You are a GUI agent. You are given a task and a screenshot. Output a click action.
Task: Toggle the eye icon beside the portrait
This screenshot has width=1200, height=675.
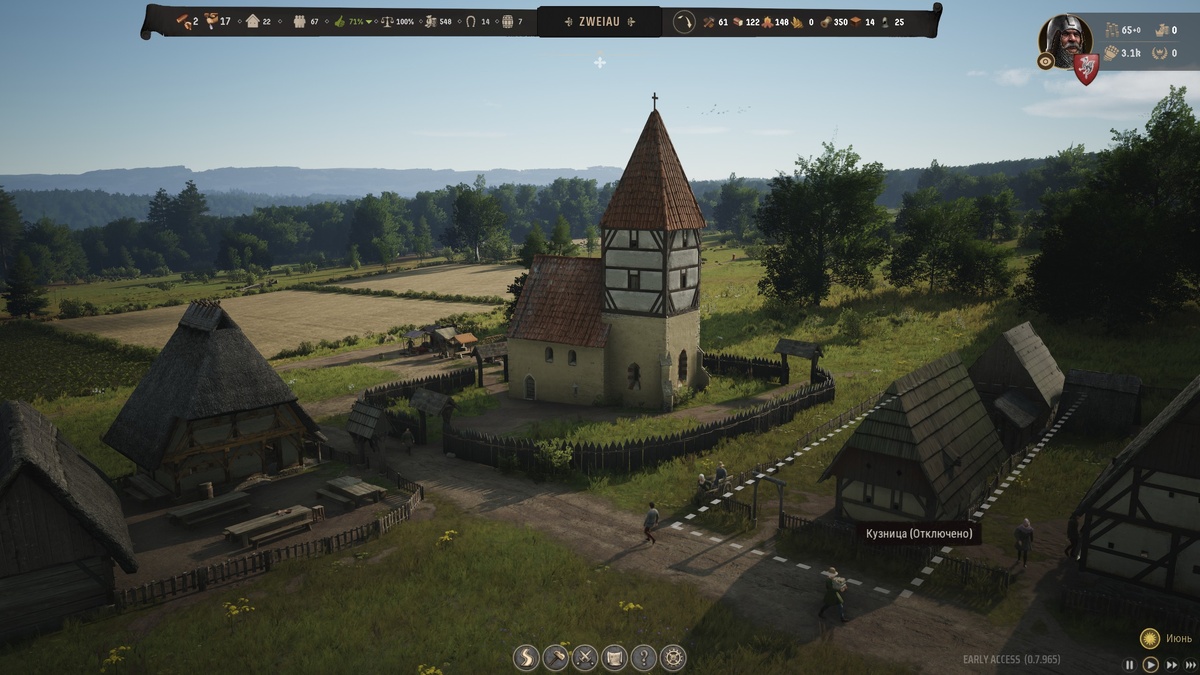[x=1046, y=61]
